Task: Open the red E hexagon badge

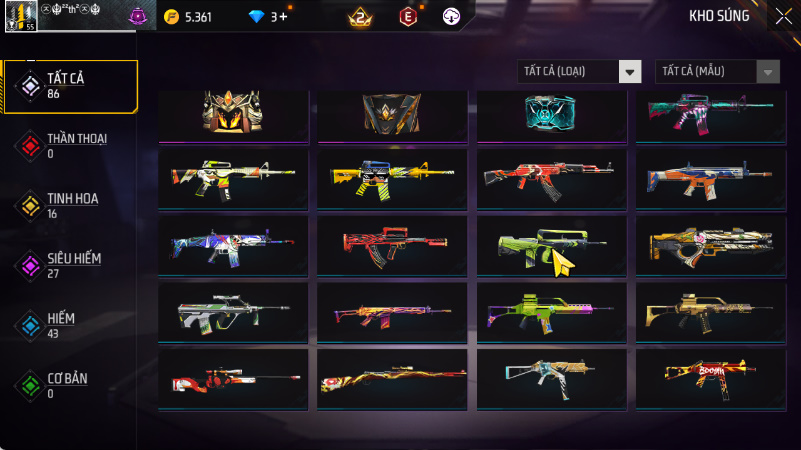Action: pyautogui.click(x=407, y=16)
